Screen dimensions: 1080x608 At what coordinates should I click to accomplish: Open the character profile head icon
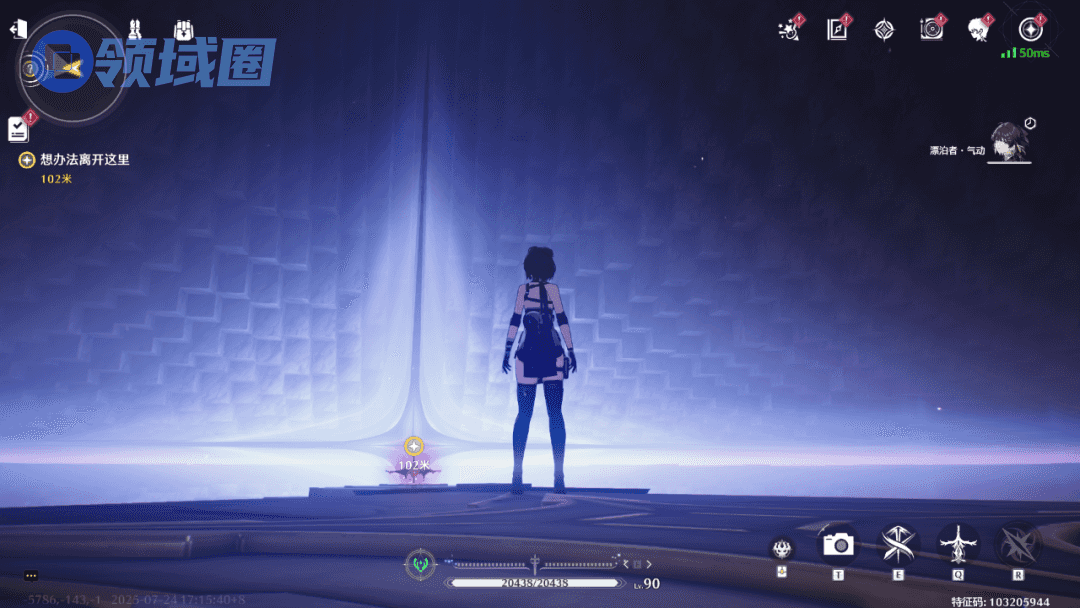(978, 29)
